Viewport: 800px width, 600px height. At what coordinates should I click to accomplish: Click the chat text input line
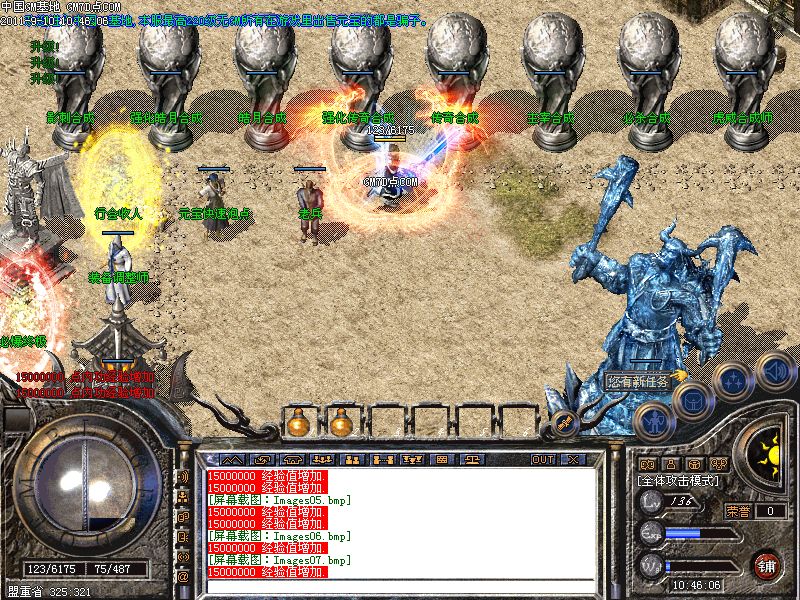[x=400, y=585]
